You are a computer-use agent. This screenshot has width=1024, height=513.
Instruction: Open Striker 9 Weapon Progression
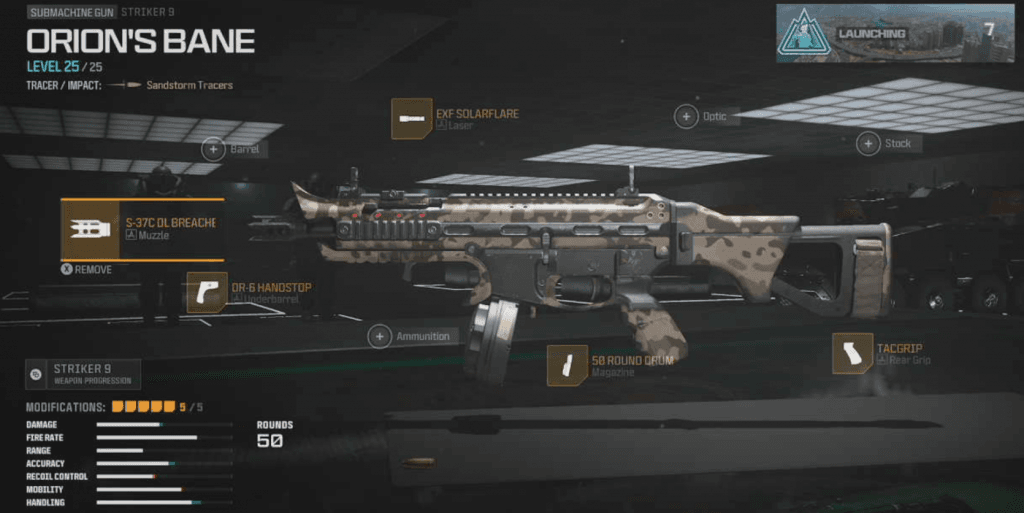[83, 374]
